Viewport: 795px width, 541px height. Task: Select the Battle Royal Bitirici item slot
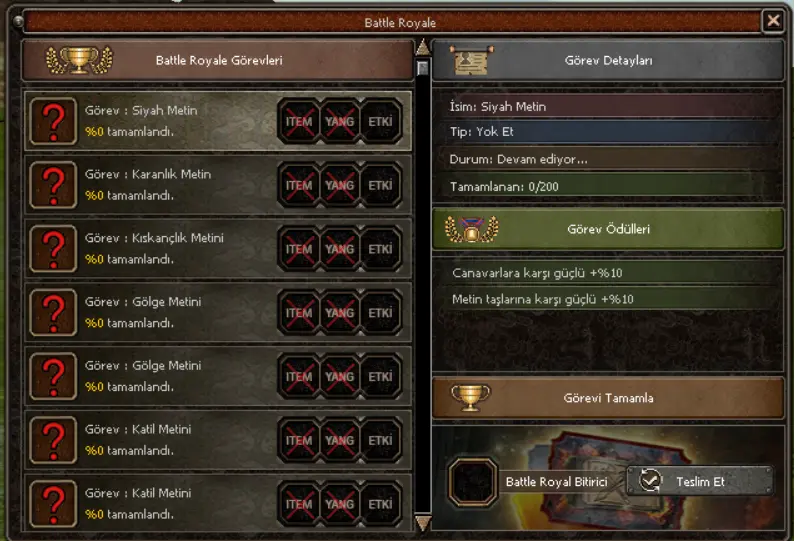[x=472, y=482]
